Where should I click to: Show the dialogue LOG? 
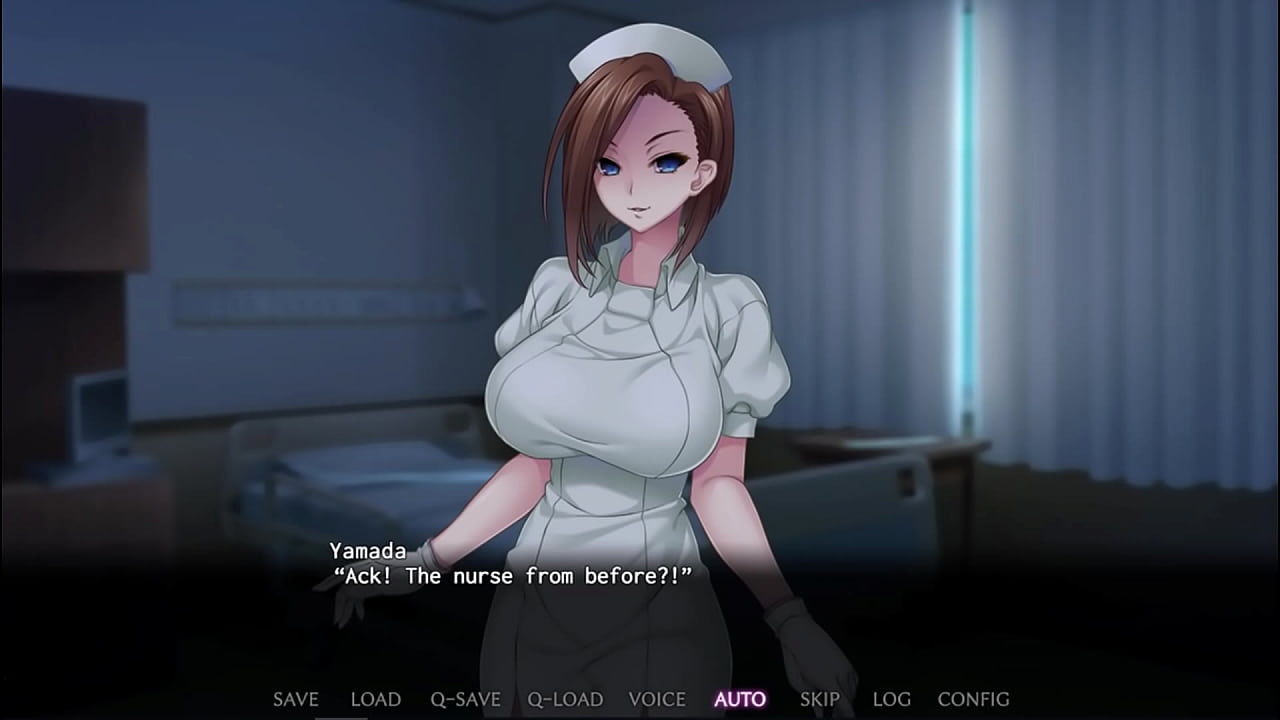891,699
